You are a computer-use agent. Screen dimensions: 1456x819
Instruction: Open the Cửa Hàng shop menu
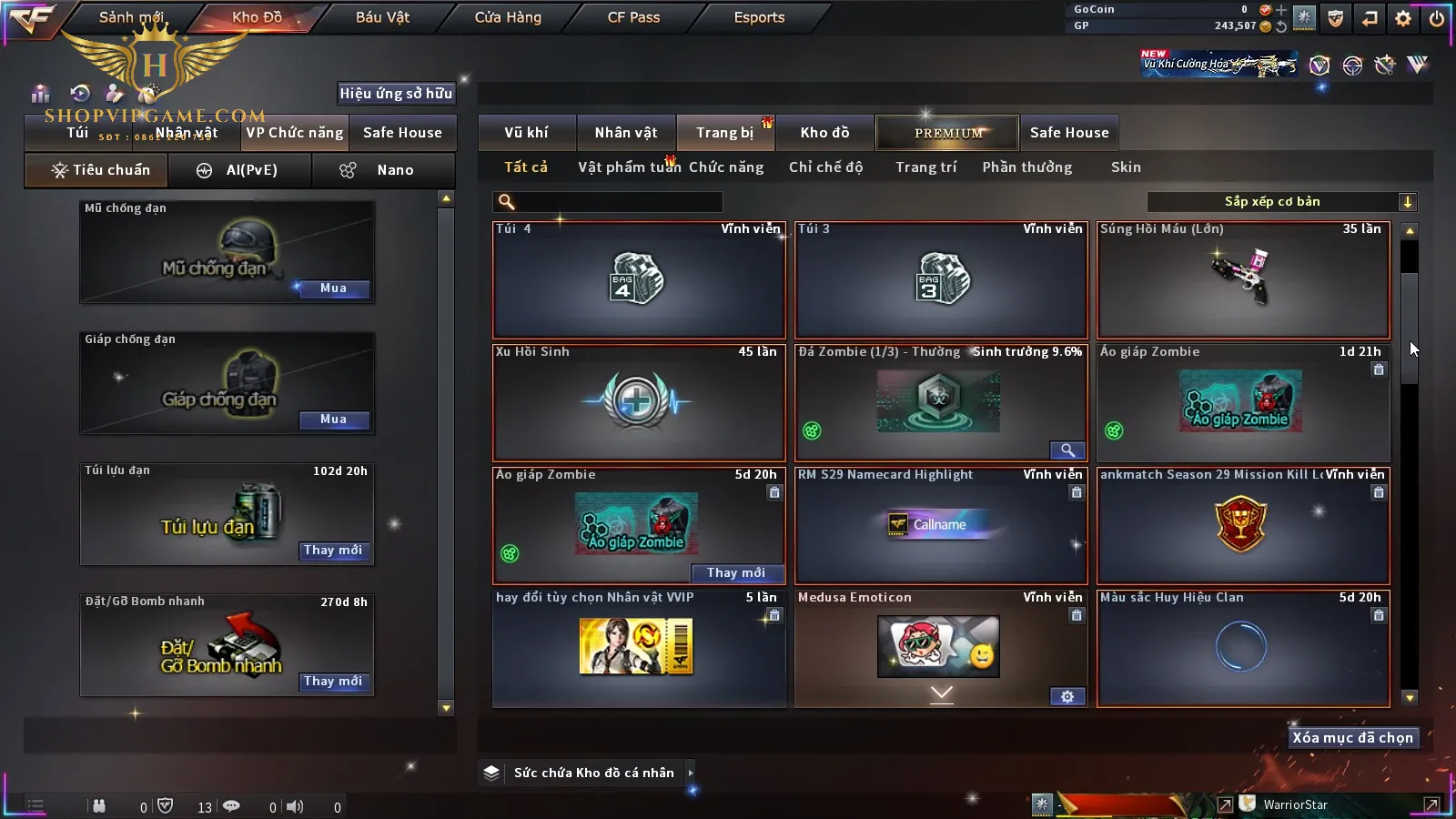[x=508, y=17]
